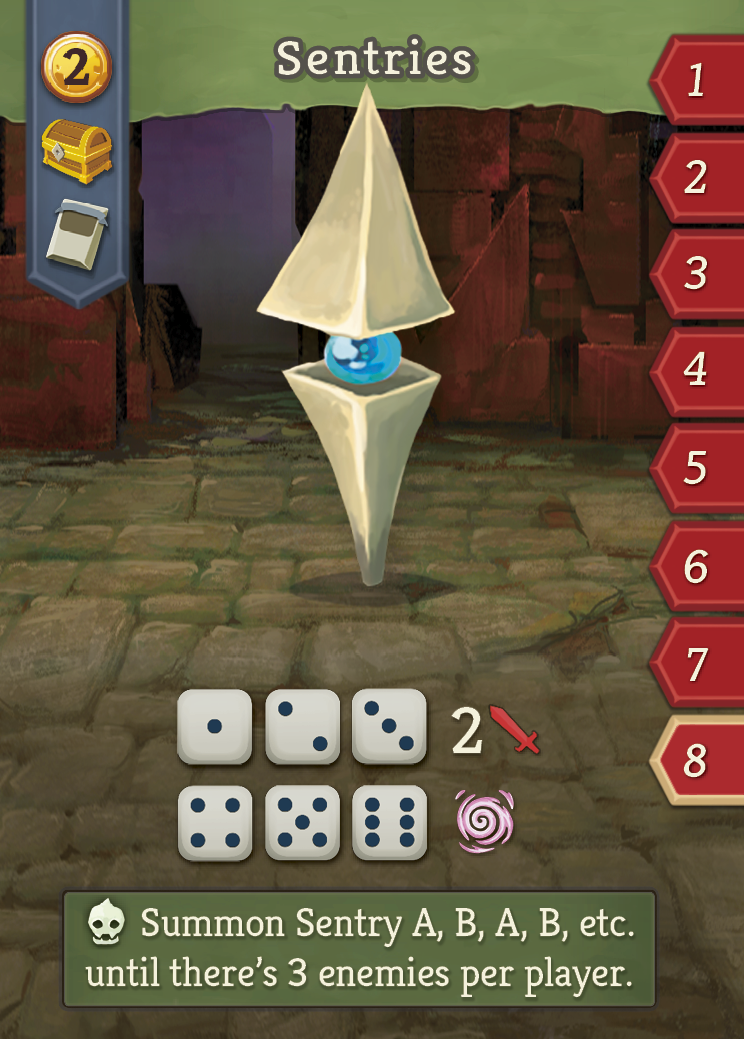744x1039 pixels.
Task: Click the red number 4 tab
Action: coord(697,371)
